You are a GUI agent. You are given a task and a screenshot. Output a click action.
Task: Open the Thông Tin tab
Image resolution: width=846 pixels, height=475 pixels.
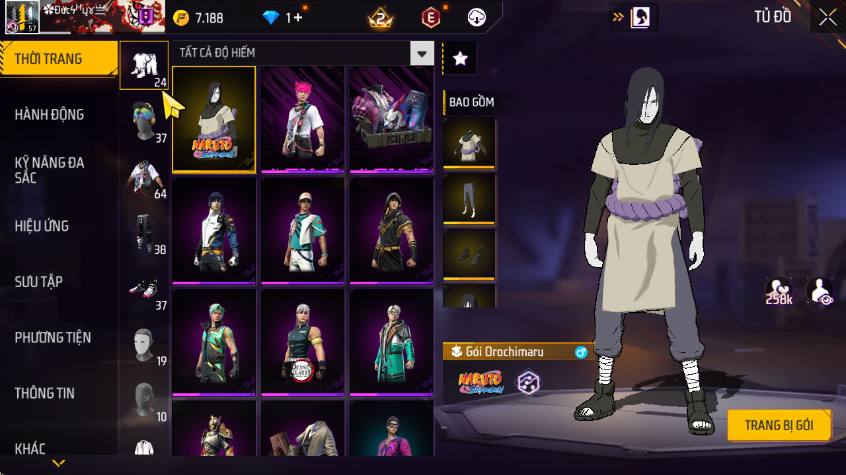(x=45, y=393)
